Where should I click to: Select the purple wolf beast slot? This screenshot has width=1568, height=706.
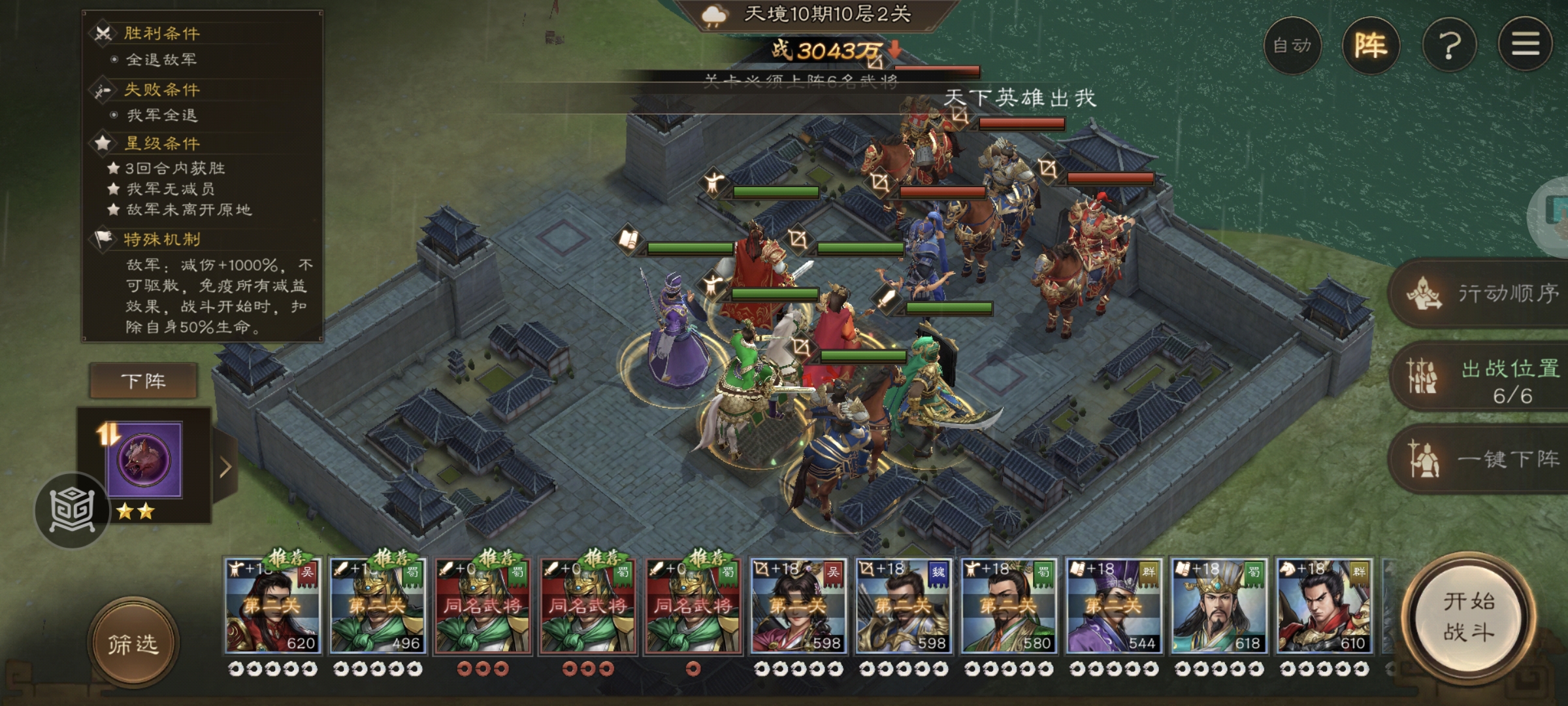click(144, 460)
